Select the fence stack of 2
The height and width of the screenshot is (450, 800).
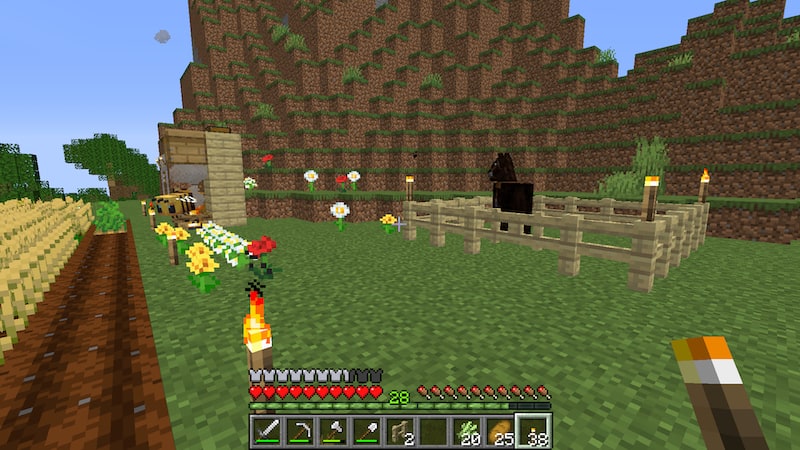pos(400,431)
